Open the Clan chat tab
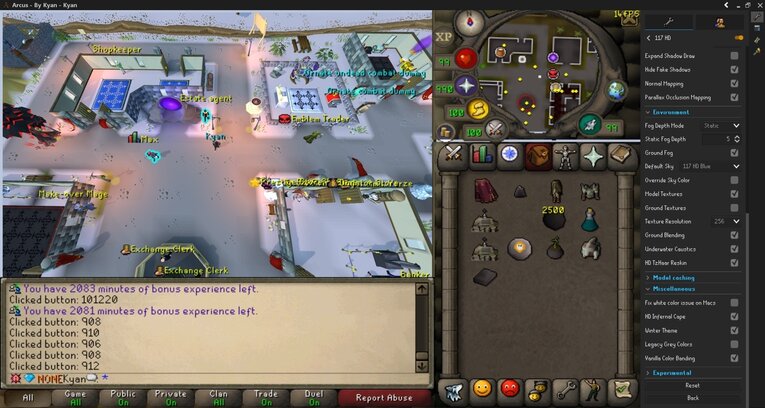Screen dimensions: 765x408 pos(218,397)
